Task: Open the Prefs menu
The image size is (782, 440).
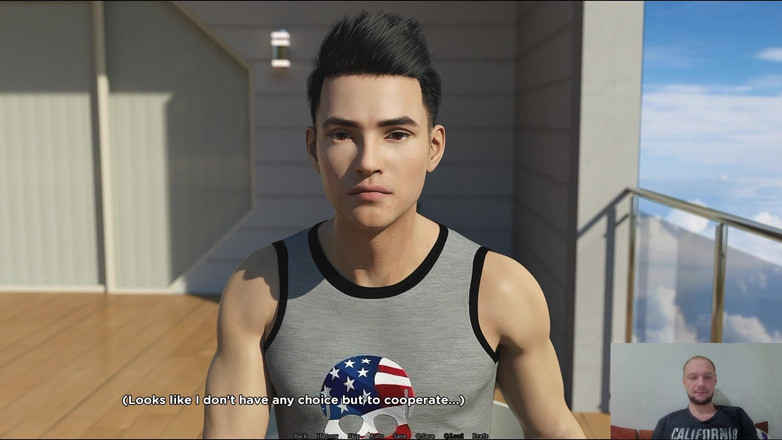Action: pyautogui.click(x=480, y=436)
